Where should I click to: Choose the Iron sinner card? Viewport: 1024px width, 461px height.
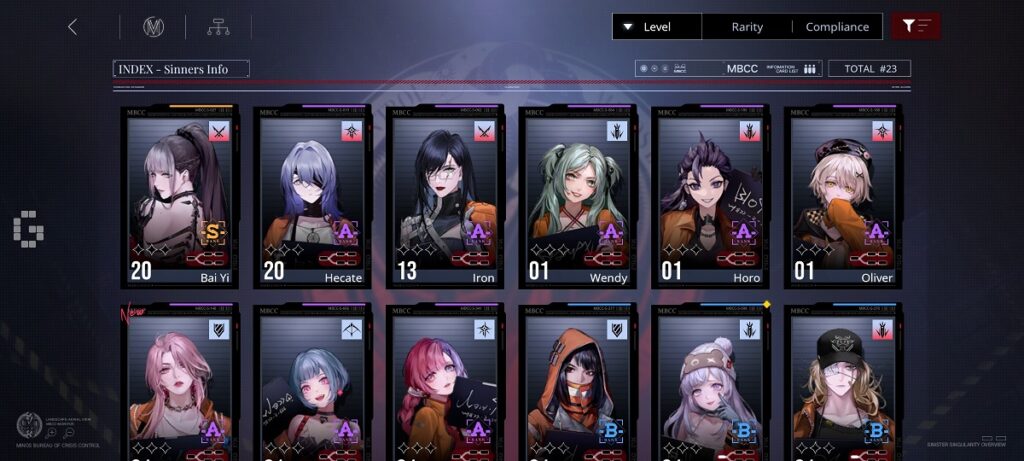click(x=444, y=197)
